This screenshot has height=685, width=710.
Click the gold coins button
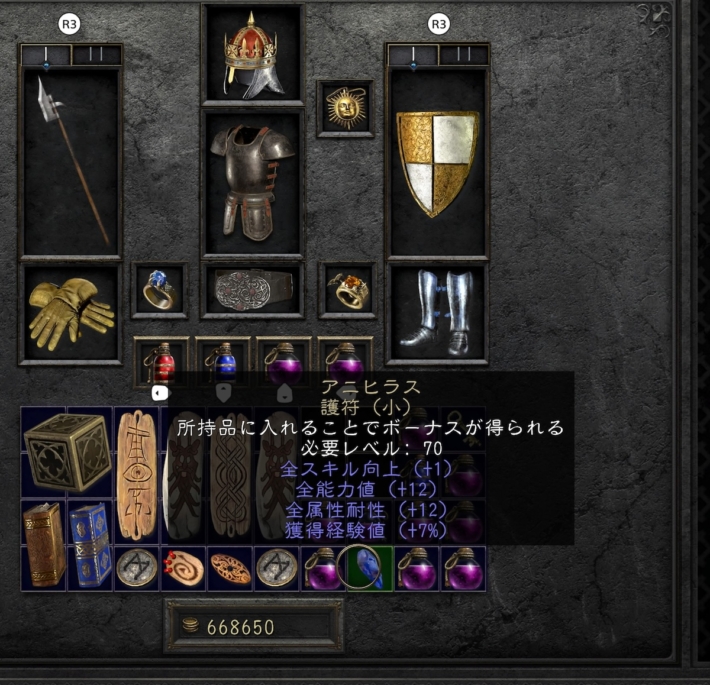(187, 627)
